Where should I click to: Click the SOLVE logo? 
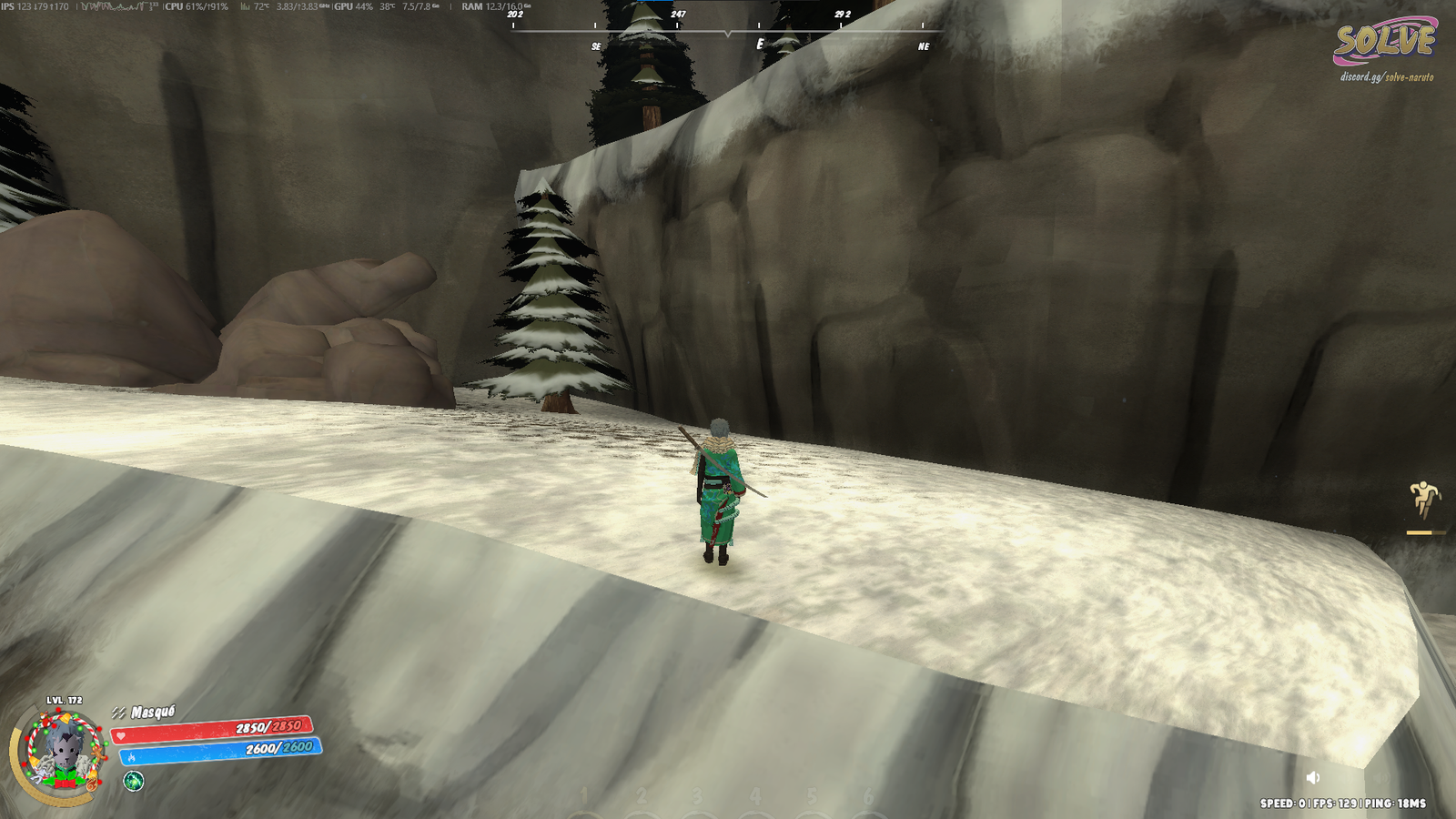tap(1384, 41)
